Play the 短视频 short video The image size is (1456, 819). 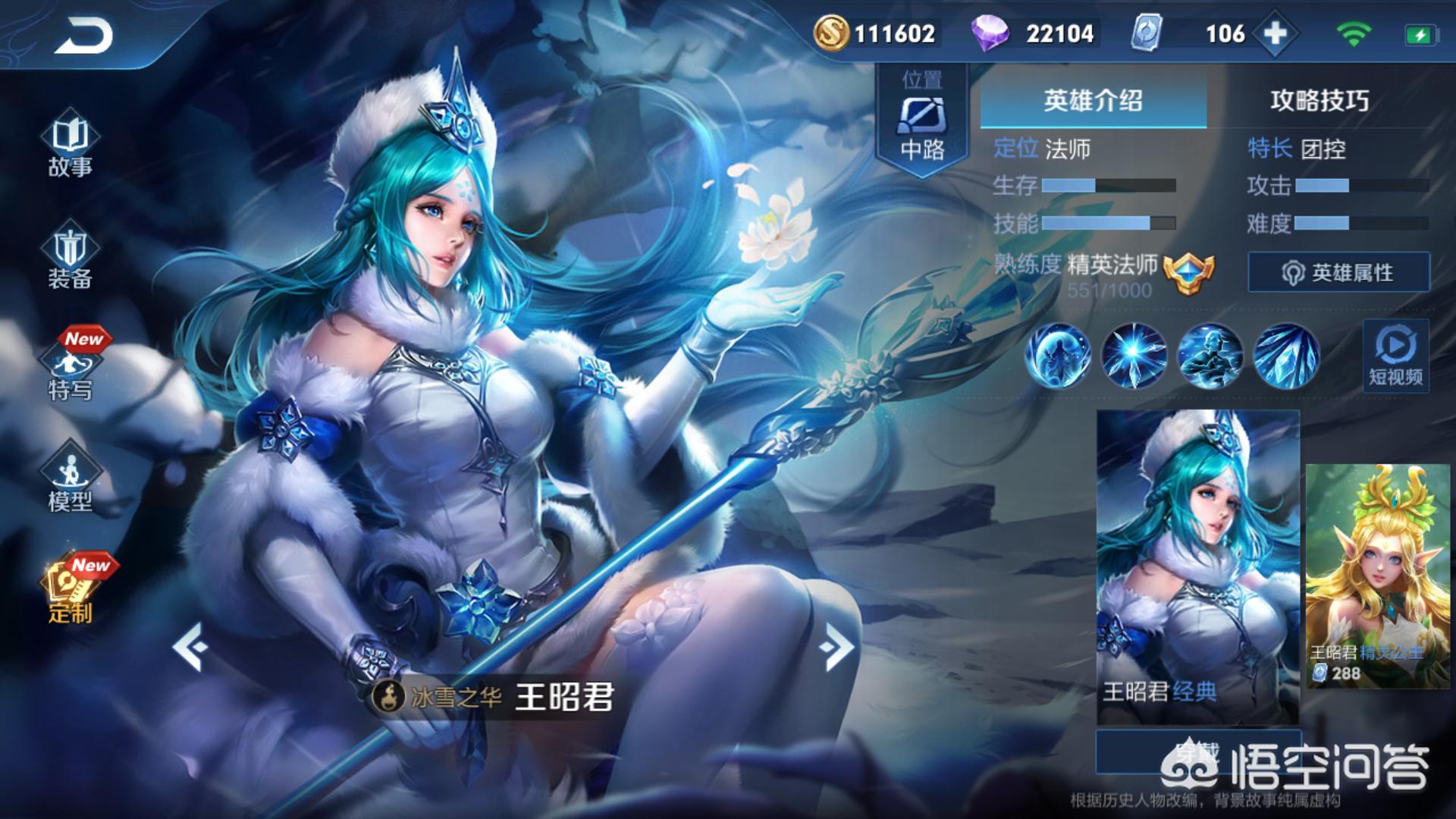pyautogui.click(x=1395, y=356)
